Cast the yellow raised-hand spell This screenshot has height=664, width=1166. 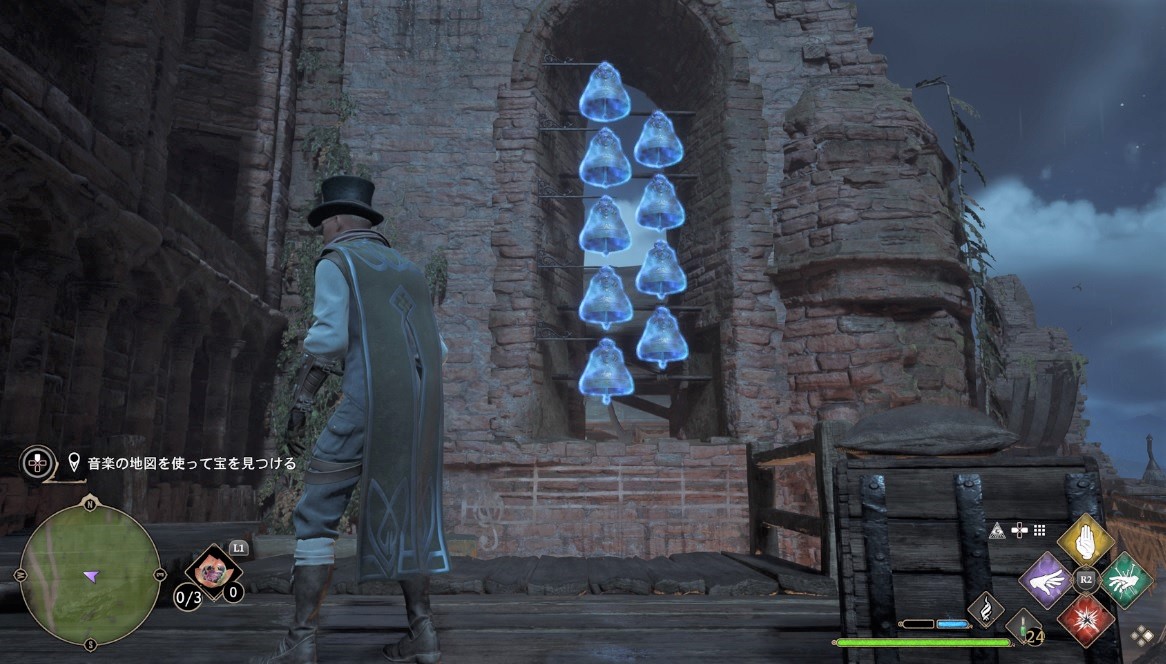point(1085,541)
